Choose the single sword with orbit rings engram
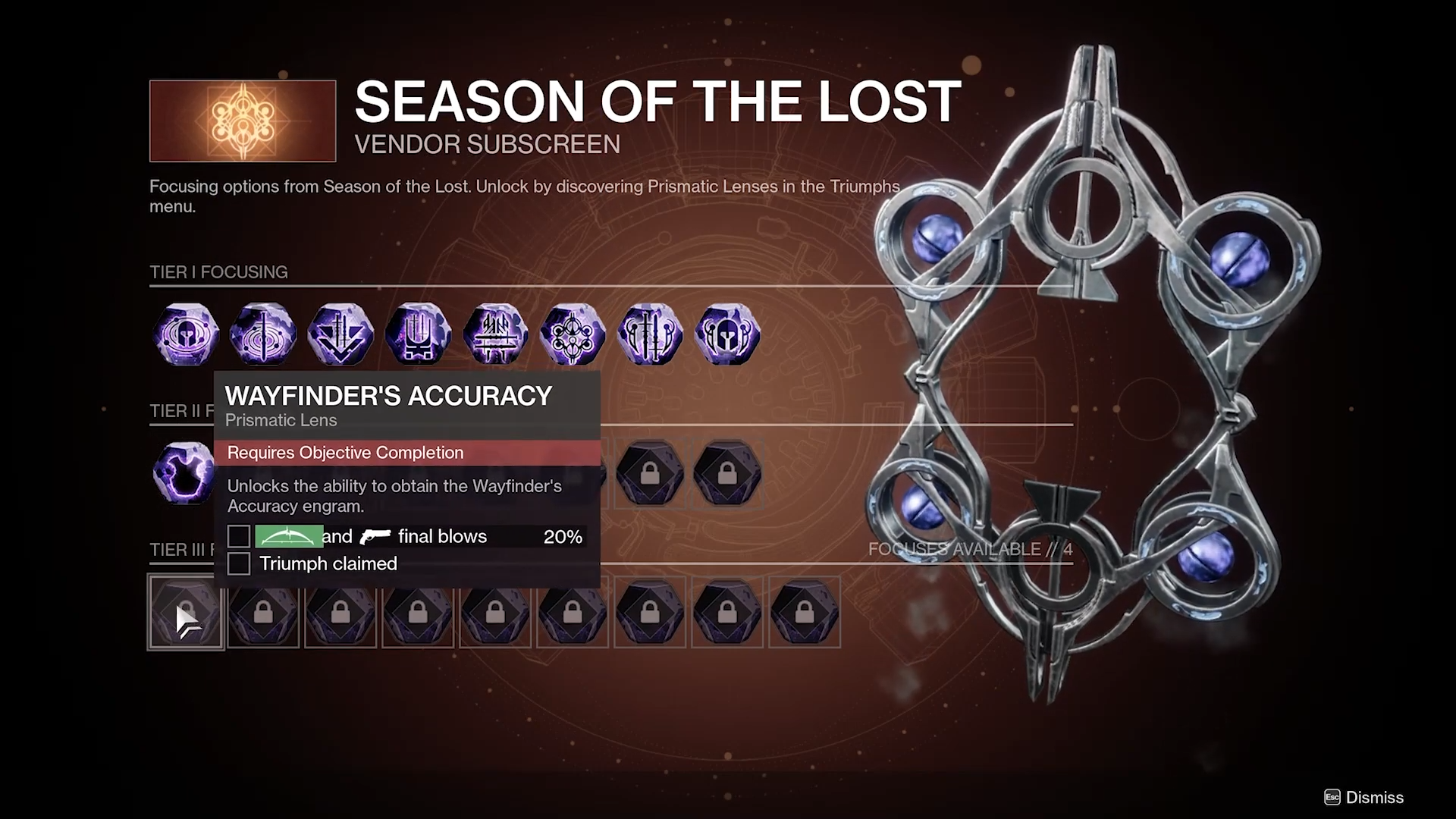The width and height of the screenshot is (1456, 819). tap(263, 334)
